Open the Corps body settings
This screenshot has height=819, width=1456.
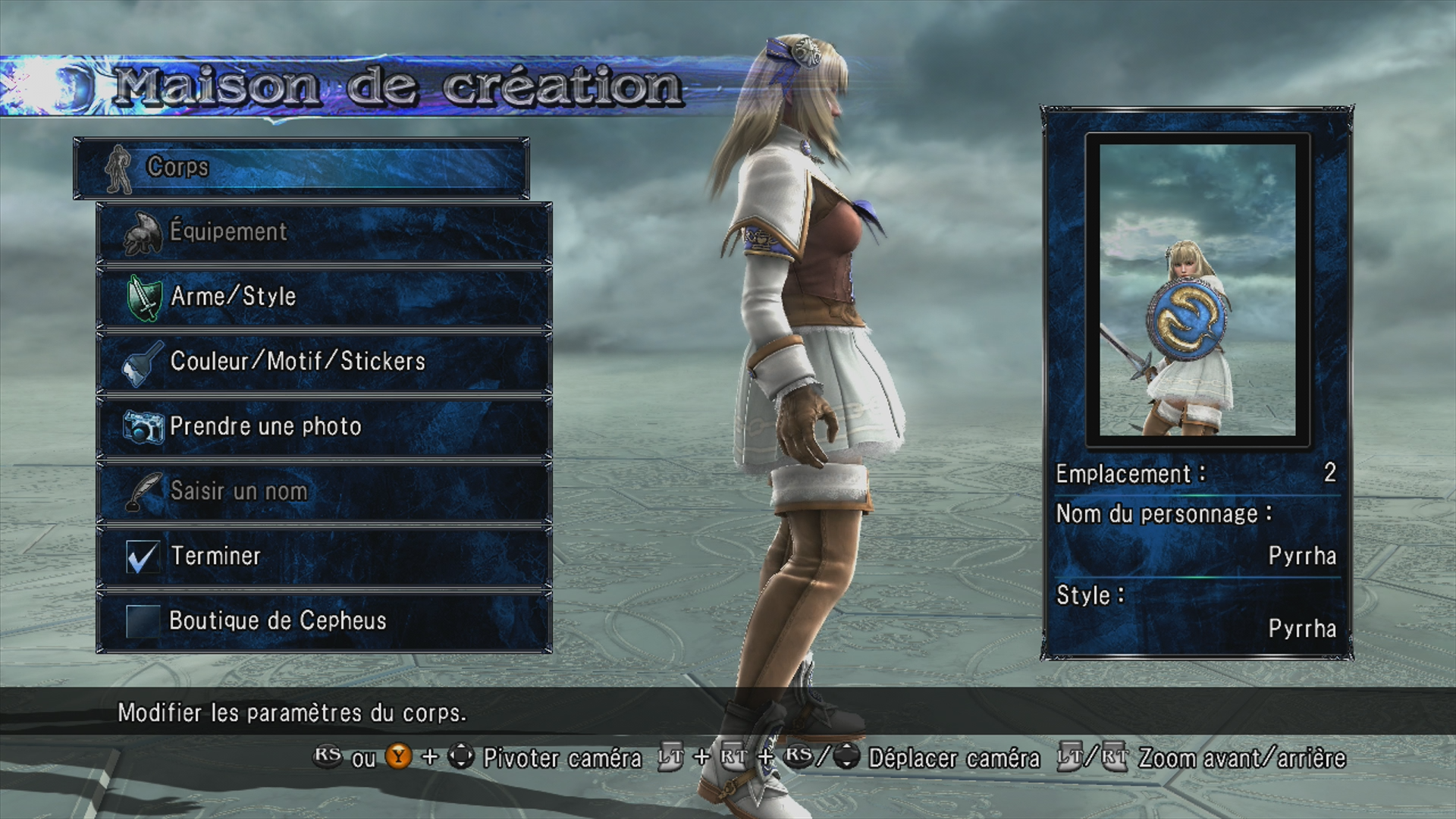pos(301,168)
